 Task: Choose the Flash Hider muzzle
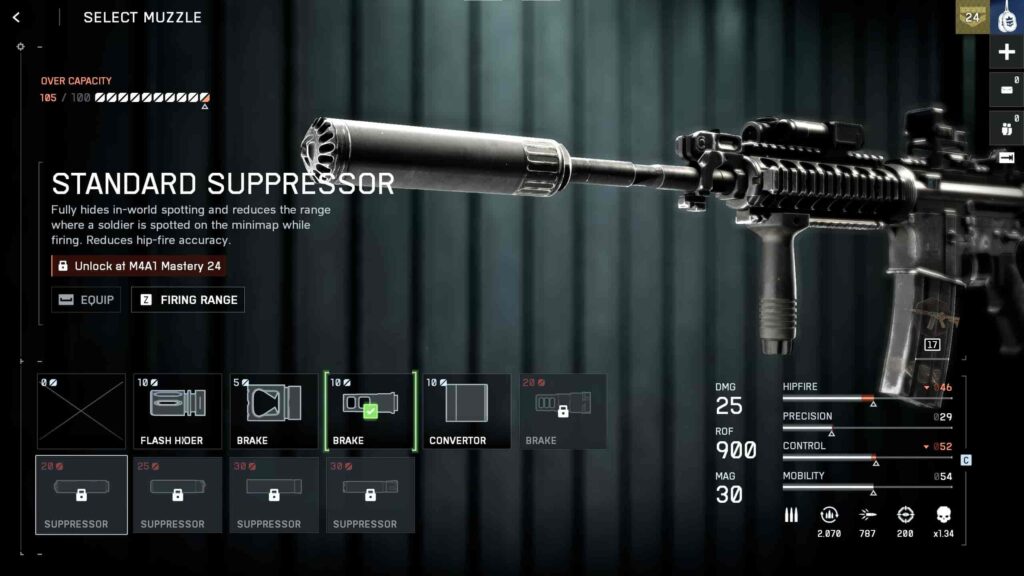click(178, 411)
